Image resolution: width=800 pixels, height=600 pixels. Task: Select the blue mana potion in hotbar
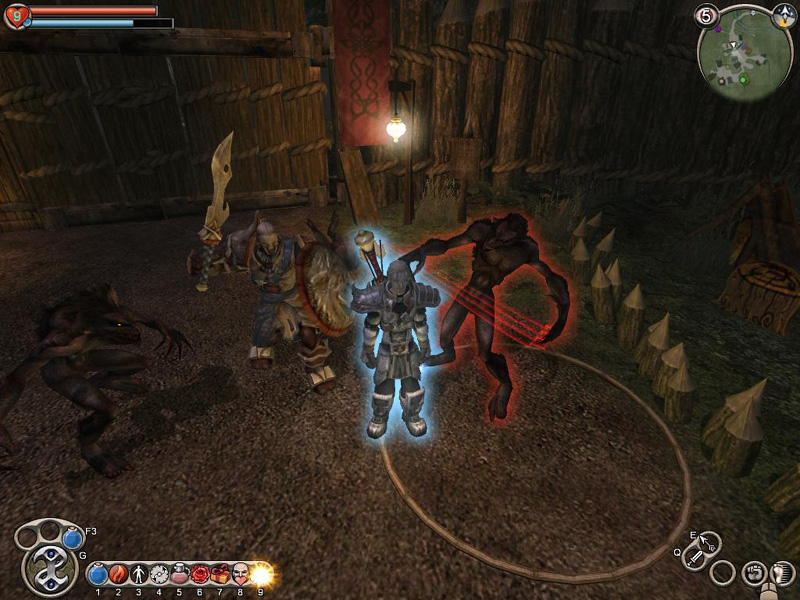tap(98, 575)
